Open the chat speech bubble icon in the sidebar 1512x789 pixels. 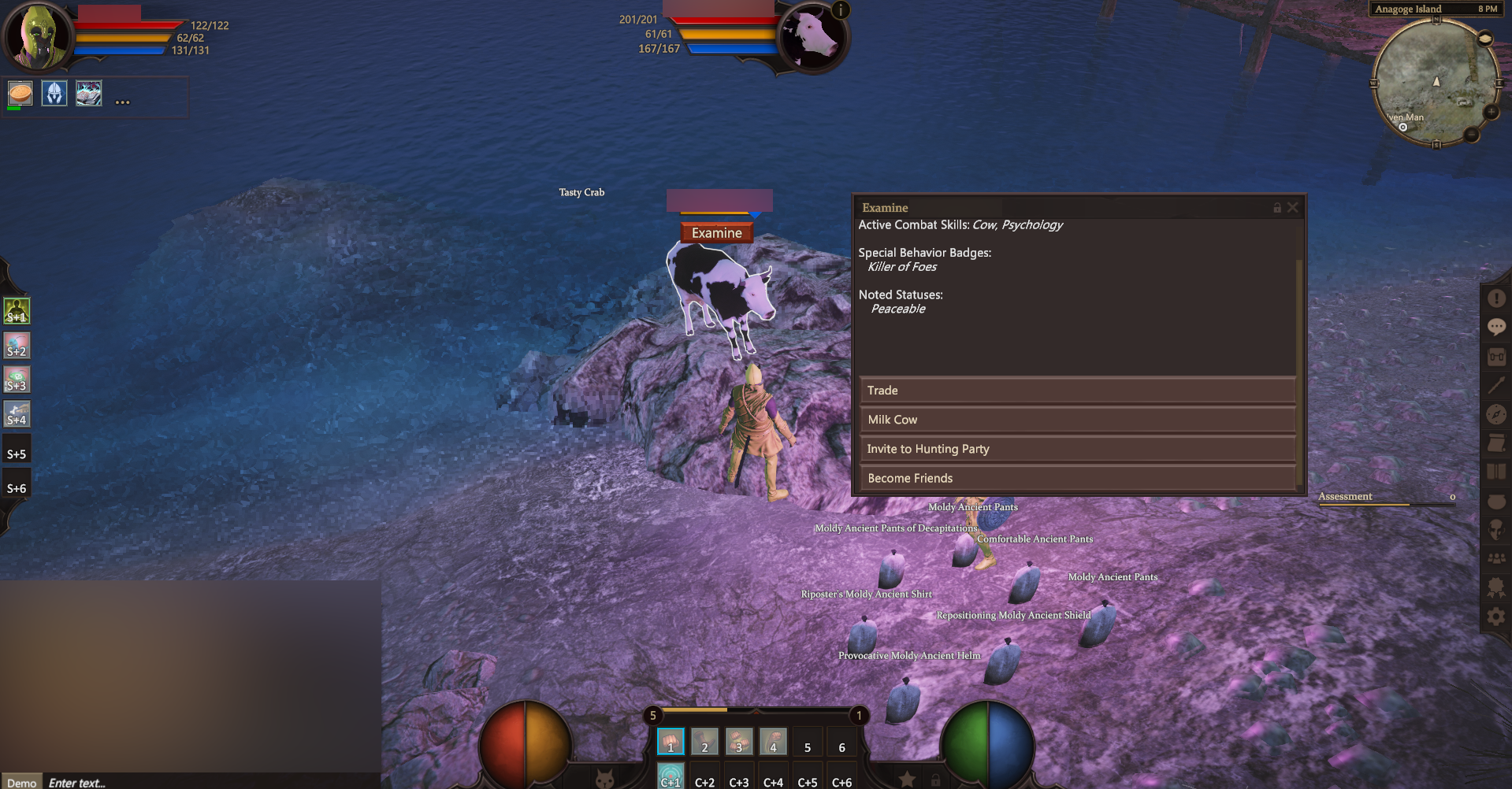click(1495, 327)
